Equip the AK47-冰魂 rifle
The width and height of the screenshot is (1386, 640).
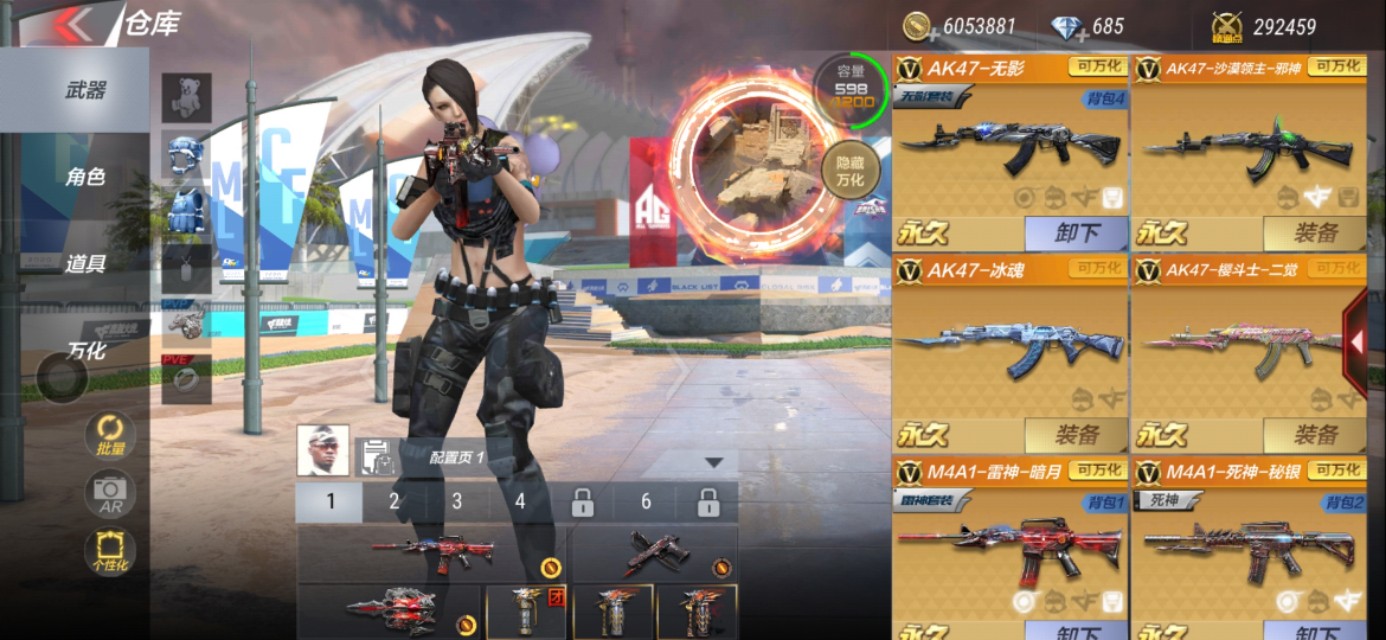[x=1076, y=435]
